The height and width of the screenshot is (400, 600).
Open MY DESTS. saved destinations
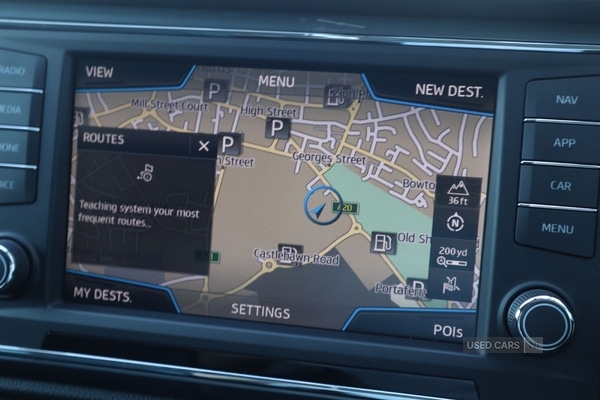pos(103,293)
